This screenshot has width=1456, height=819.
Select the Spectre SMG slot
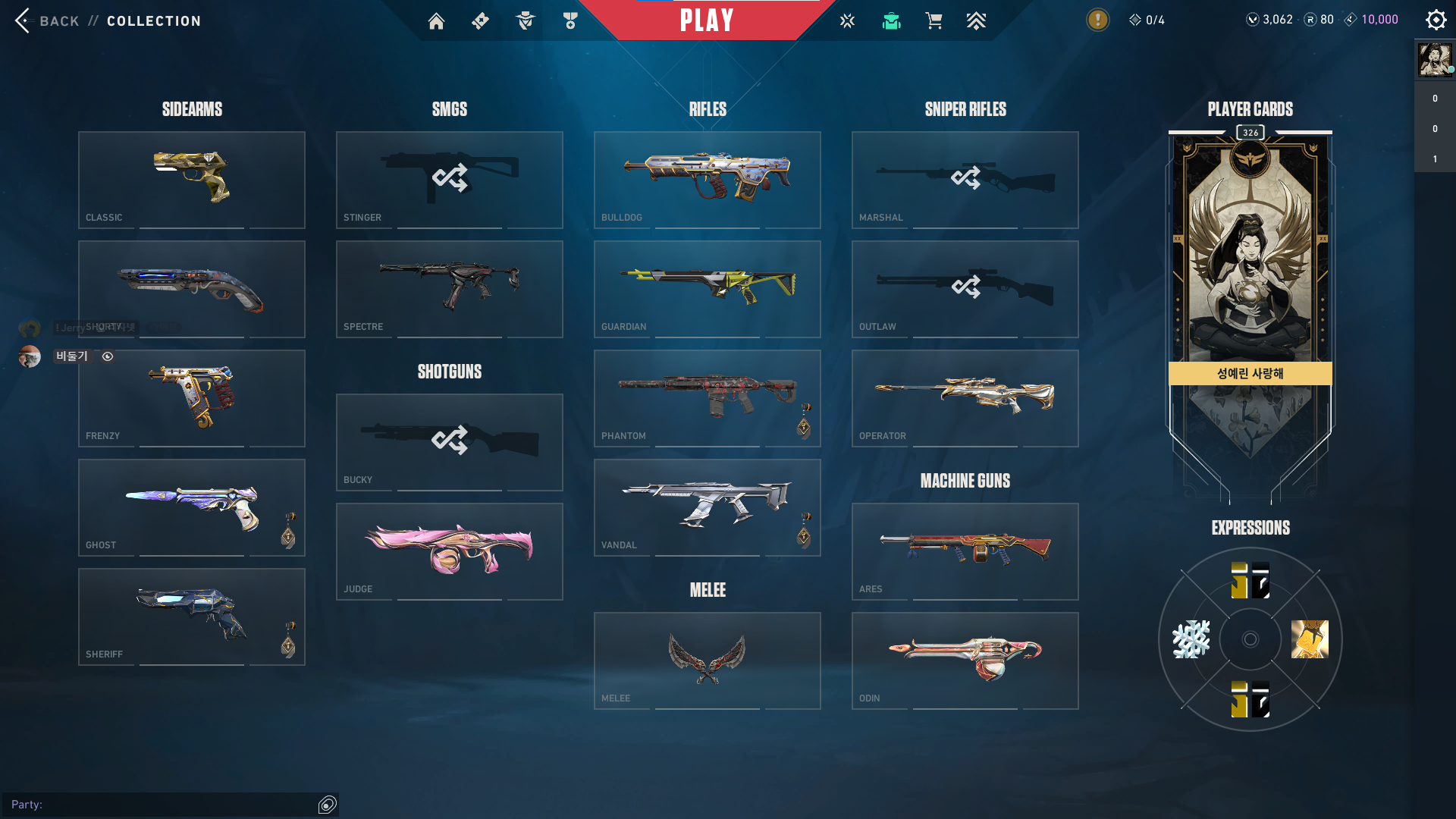tap(450, 289)
